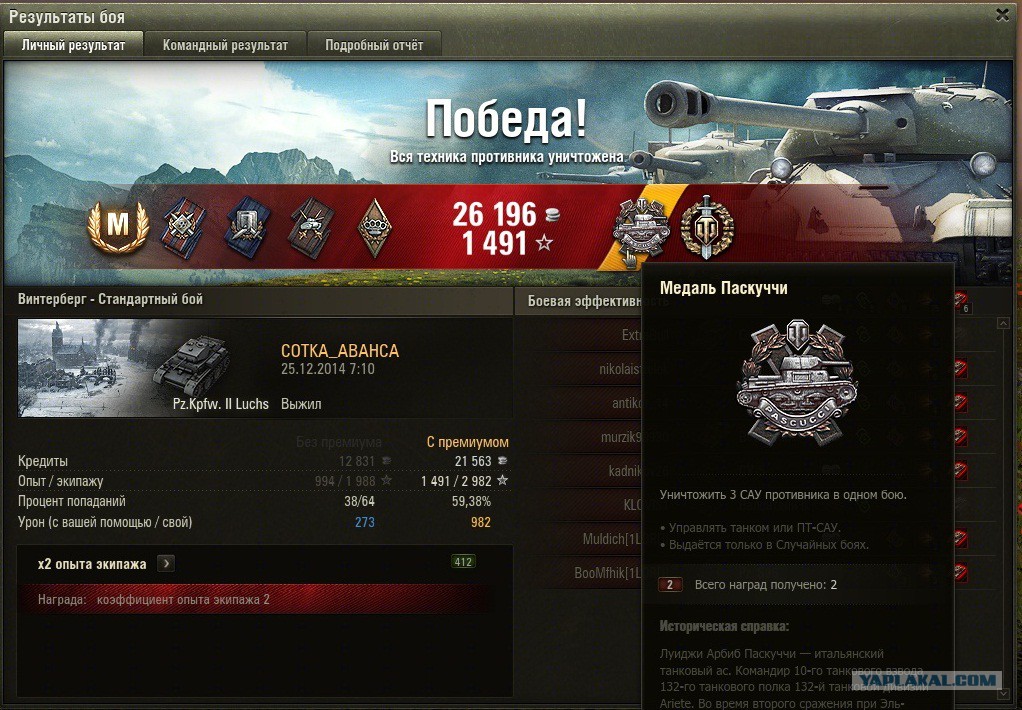Click the sword and wreath medal icon

point(707,226)
